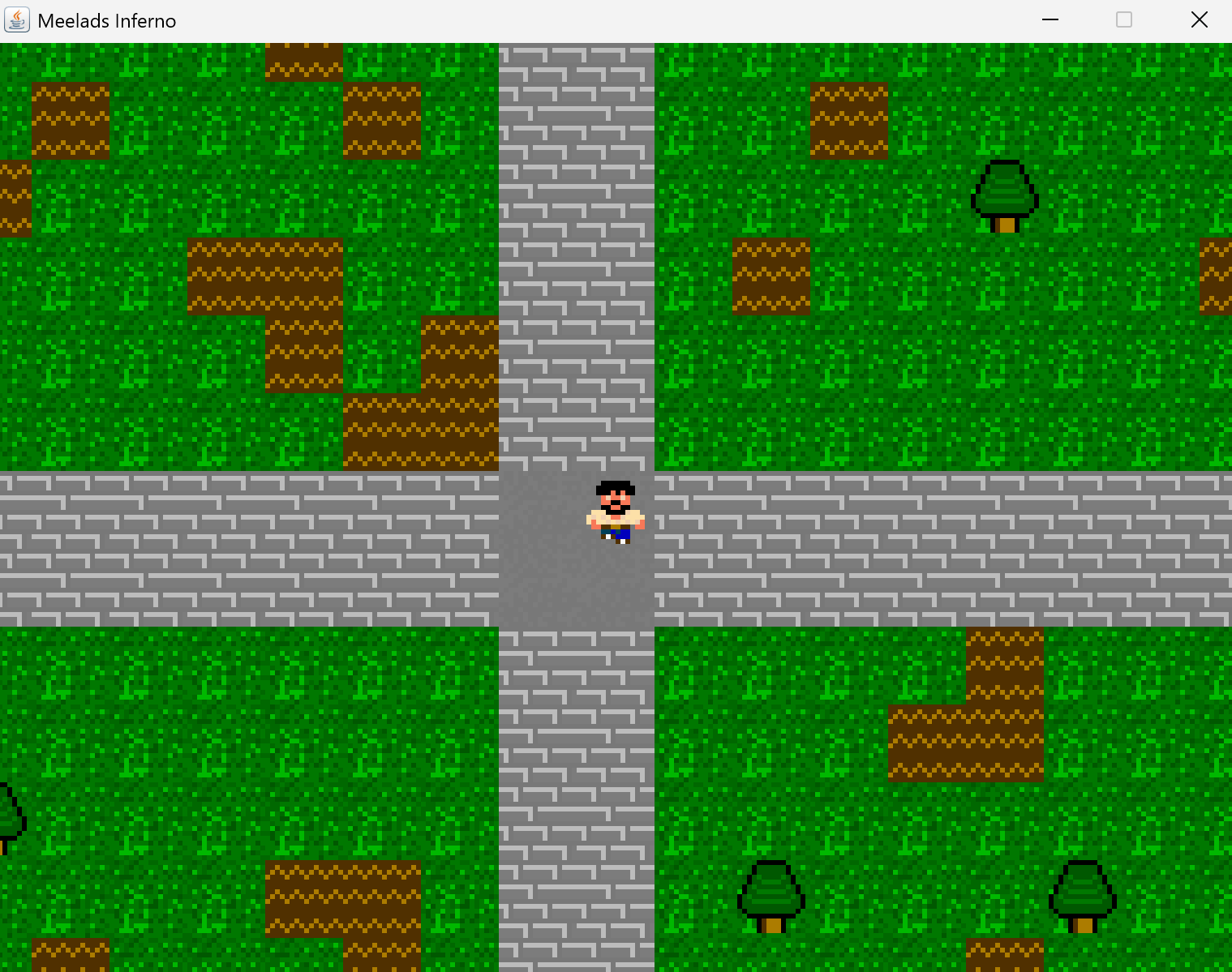Click the Meelads Inferno title text
The width and height of the screenshot is (1232, 972).
coord(106,20)
